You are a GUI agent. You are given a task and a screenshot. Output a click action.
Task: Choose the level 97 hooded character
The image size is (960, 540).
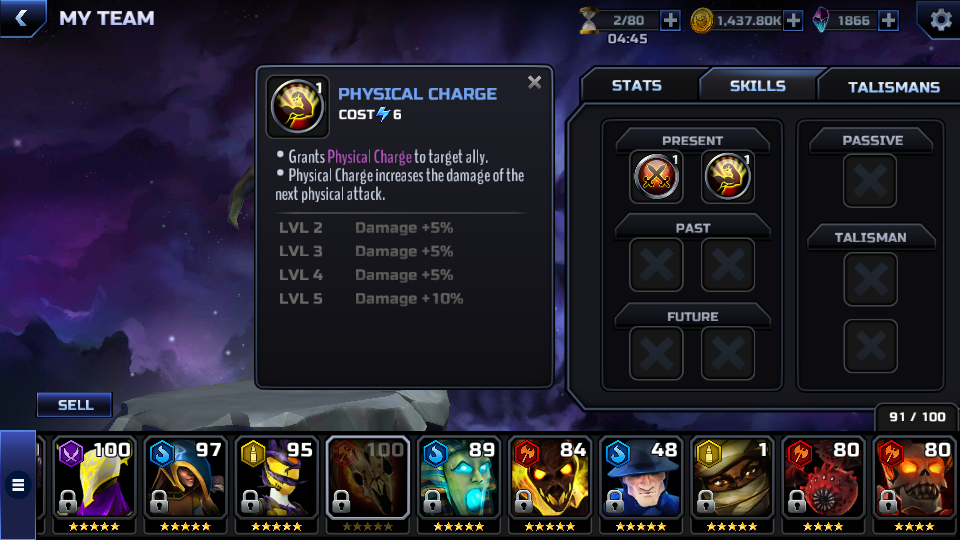click(186, 478)
